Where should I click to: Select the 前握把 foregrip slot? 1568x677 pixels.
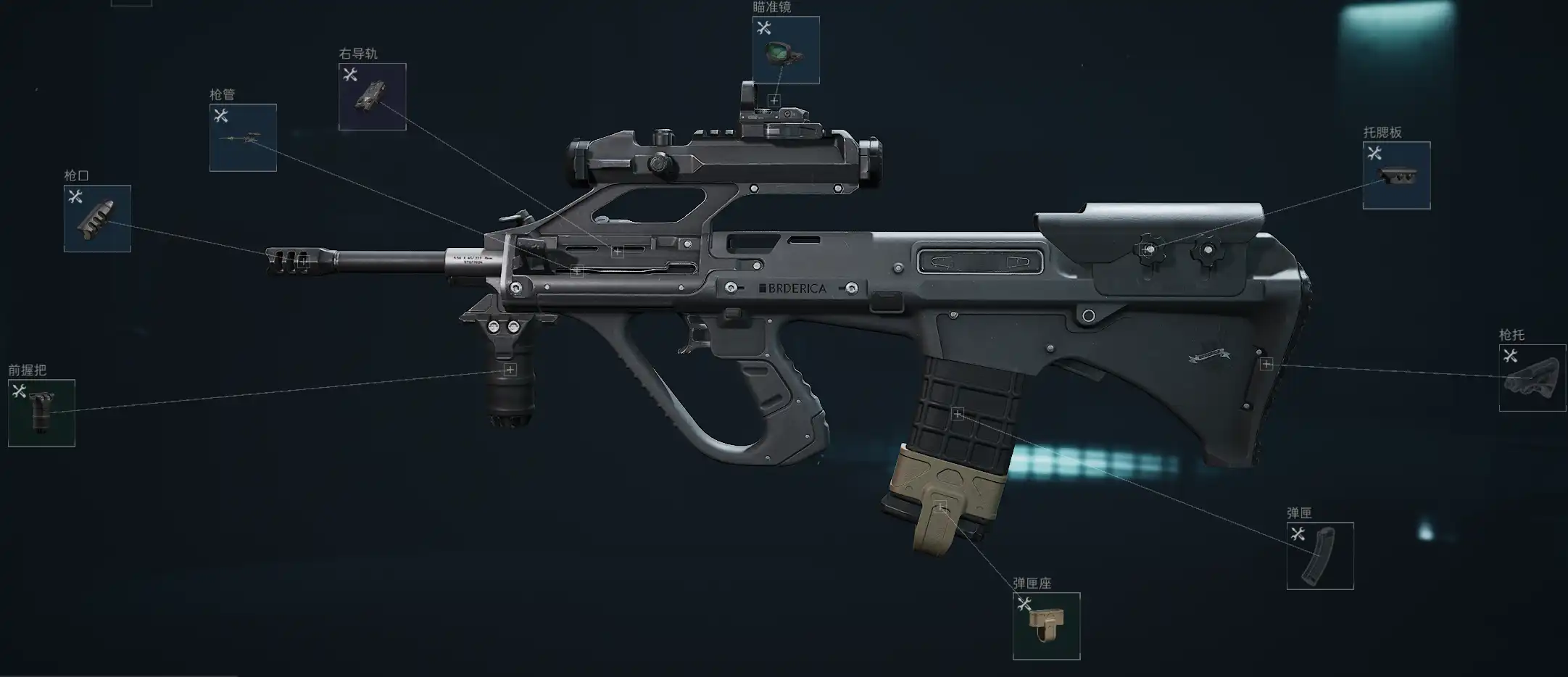coord(41,412)
